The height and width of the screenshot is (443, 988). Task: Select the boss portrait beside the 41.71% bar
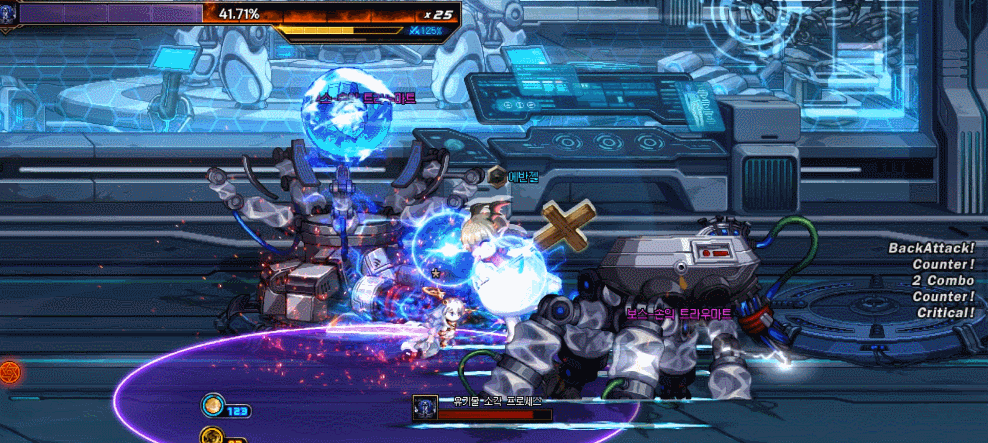8,13
